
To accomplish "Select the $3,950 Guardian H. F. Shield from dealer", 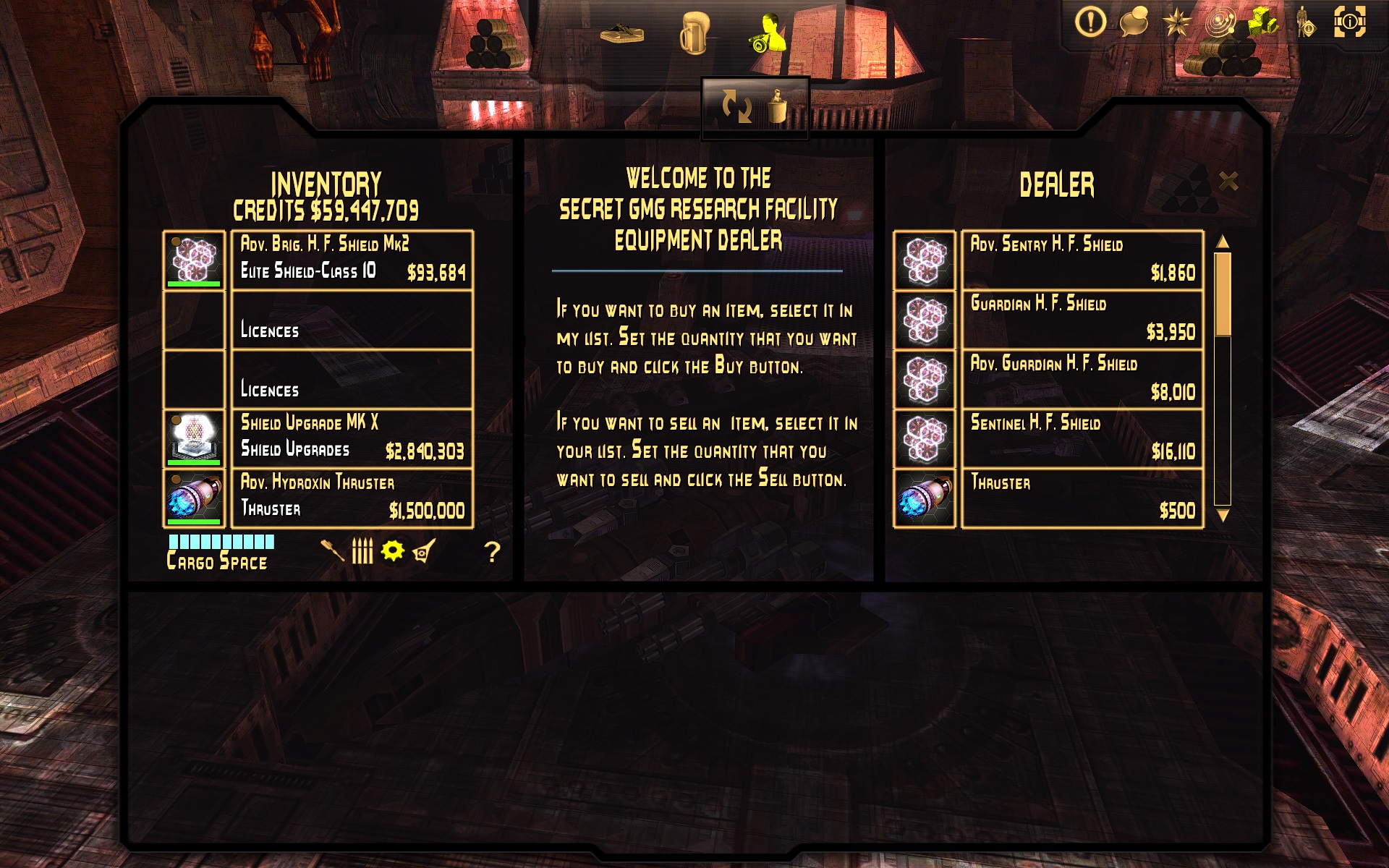I will 1082,319.
